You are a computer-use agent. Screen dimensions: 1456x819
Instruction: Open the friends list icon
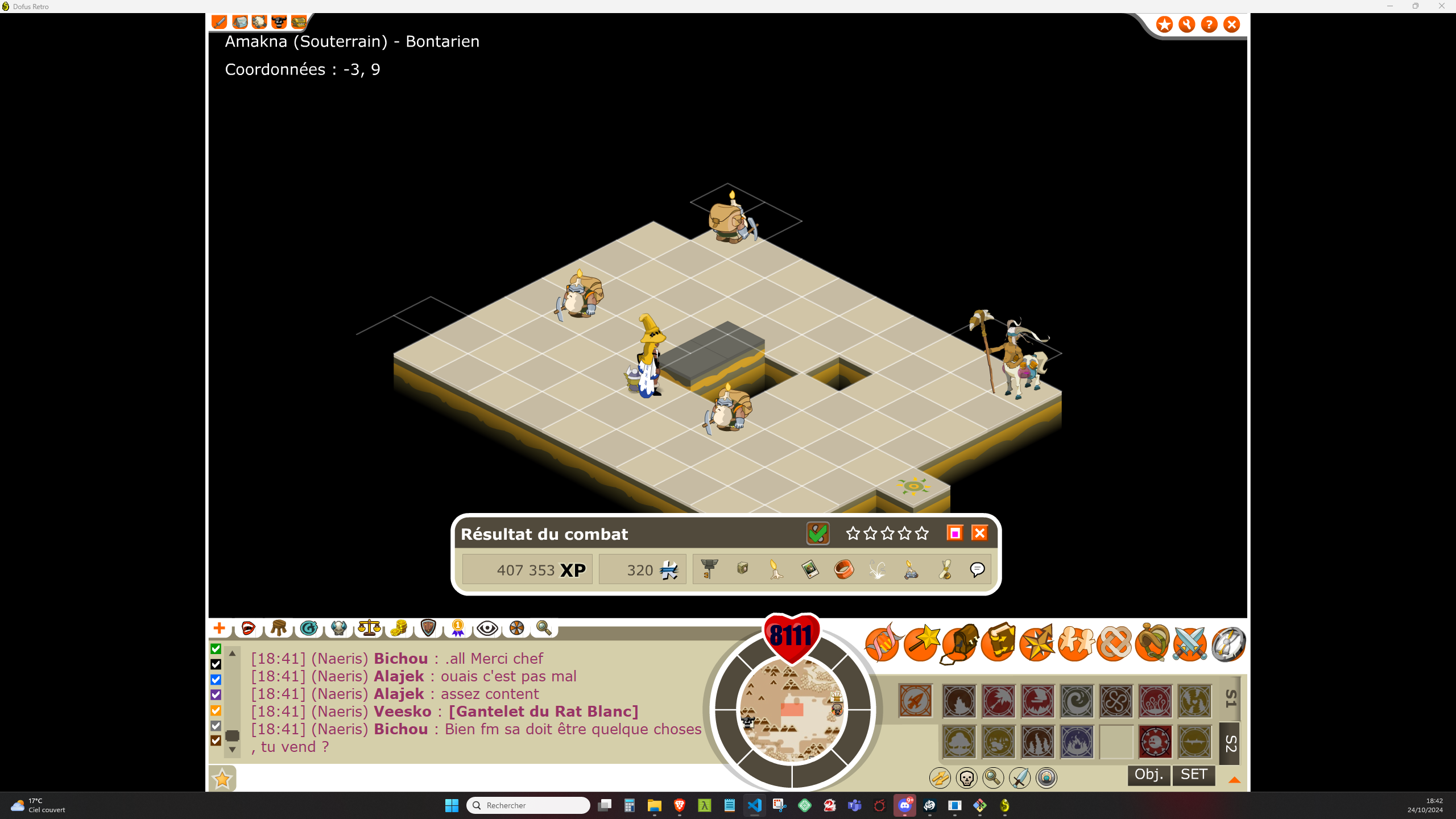[1077, 643]
